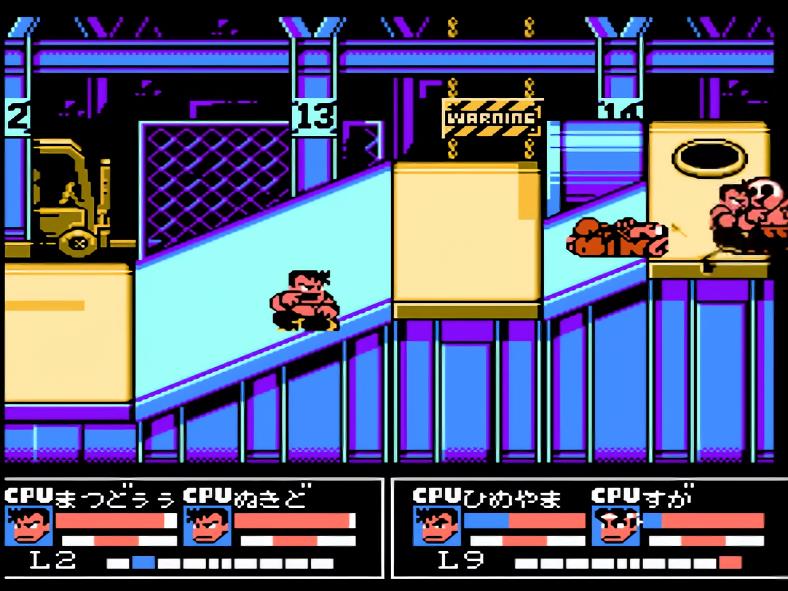Viewport: 788px width, 591px height.
Task: Select the ぬきど fighter portrait
Action: pyautogui.click(x=208, y=526)
